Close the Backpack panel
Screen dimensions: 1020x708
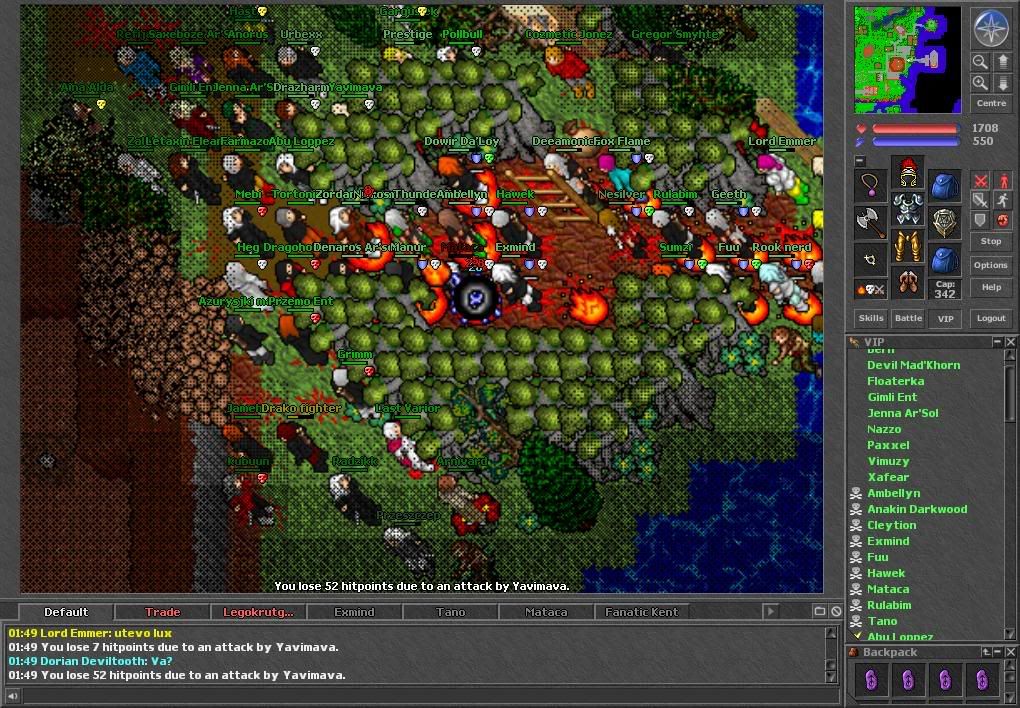[1010, 652]
